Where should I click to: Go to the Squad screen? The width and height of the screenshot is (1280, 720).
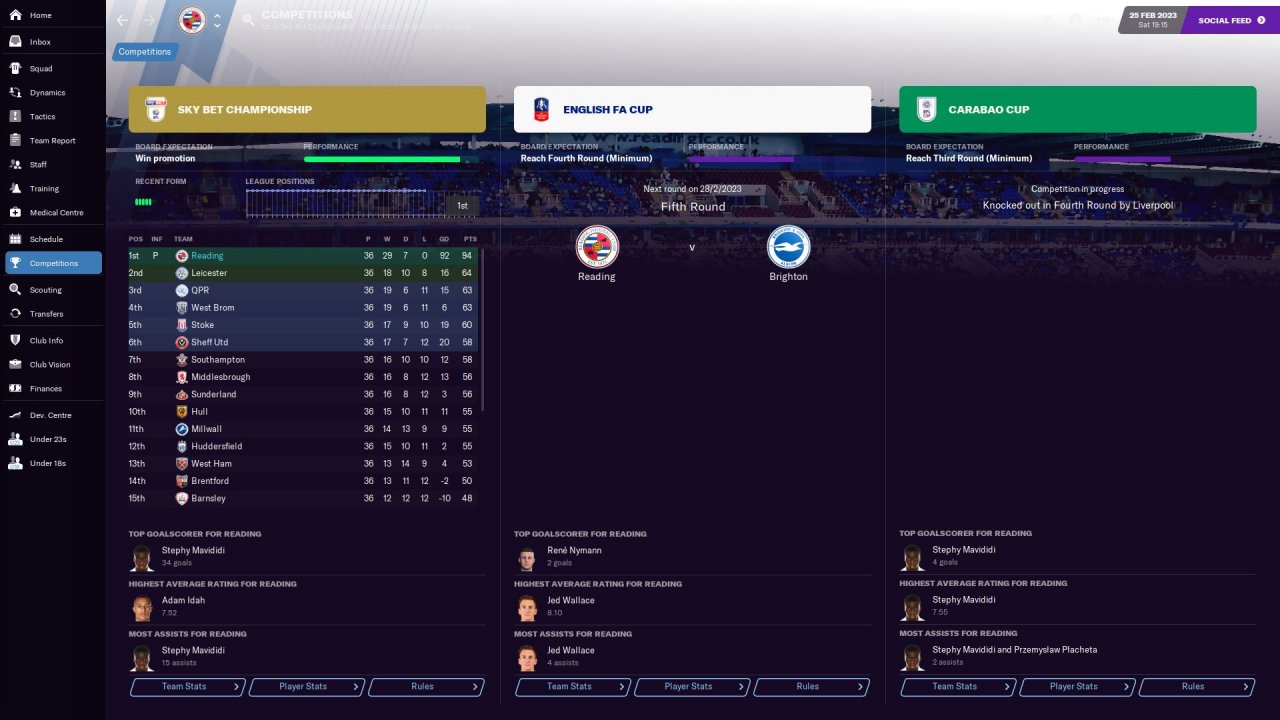(x=40, y=69)
